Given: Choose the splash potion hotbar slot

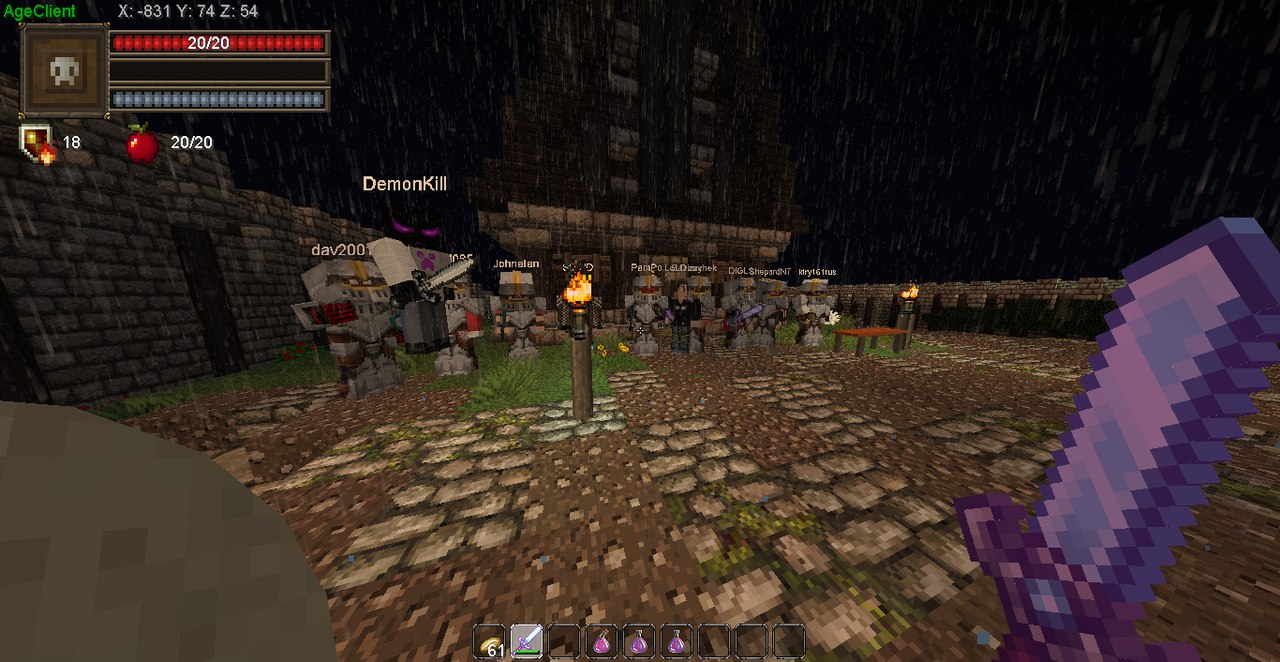Looking at the screenshot, I should 602,641.
